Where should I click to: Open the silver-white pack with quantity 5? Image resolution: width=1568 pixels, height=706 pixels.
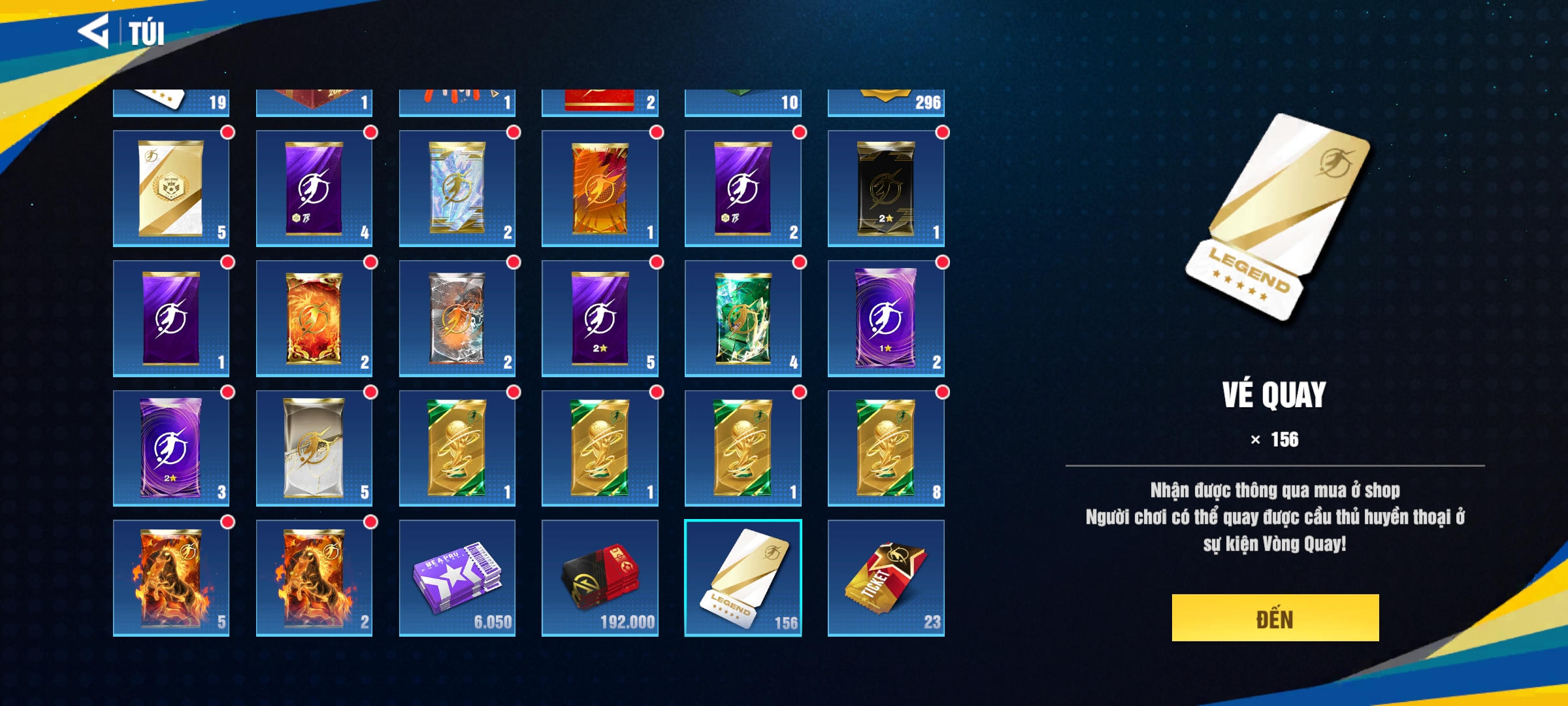tap(314, 448)
